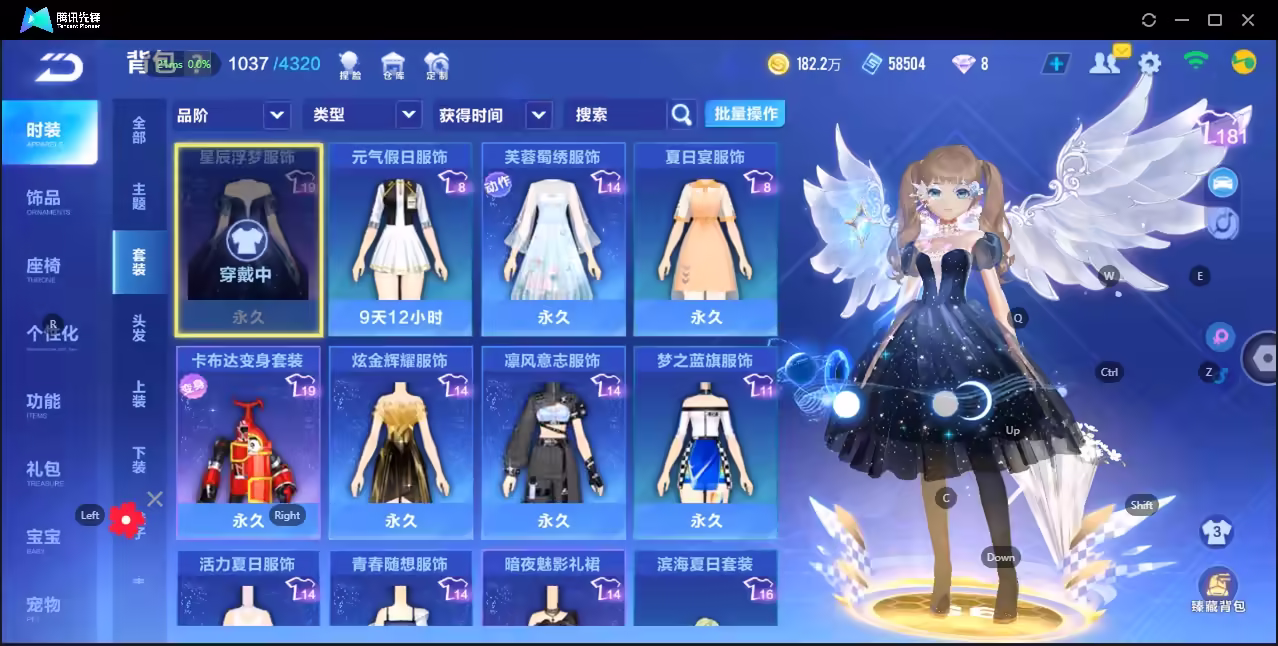1278x646 pixels.
Task: Select the 功能 items category
Action: 48,403
